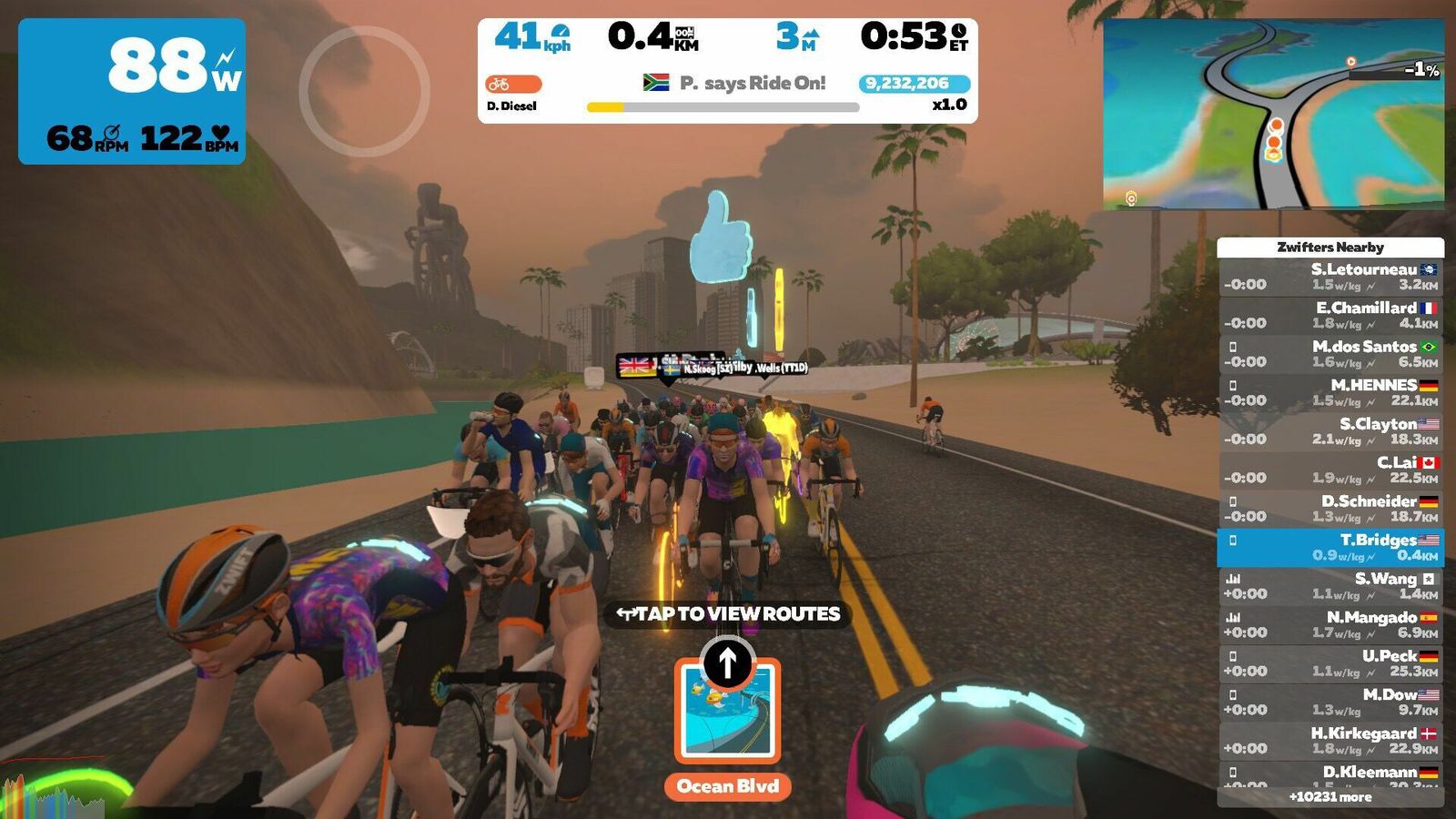The height and width of the screenshot is (819, 1456).
Task: Select S.Wang from the nearby list
Action: pyautogui.click(x=1330, y=586)
